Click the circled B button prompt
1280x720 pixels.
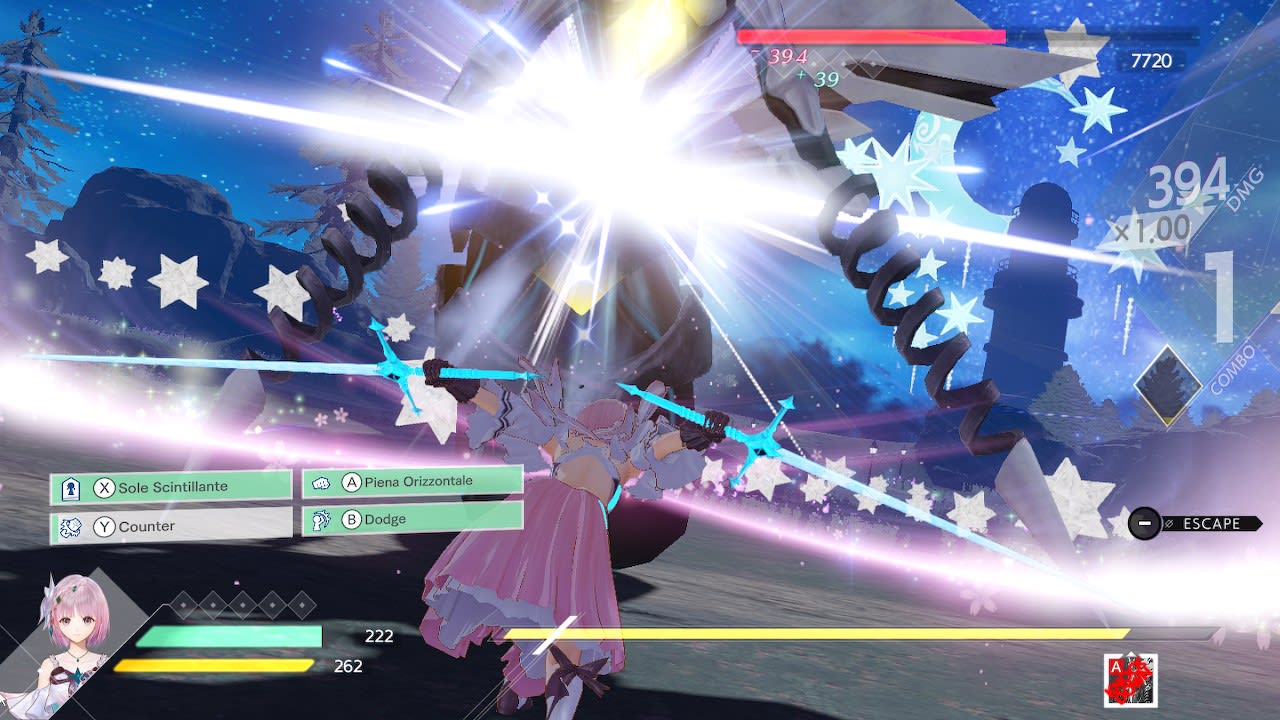(x=353, y=519)
